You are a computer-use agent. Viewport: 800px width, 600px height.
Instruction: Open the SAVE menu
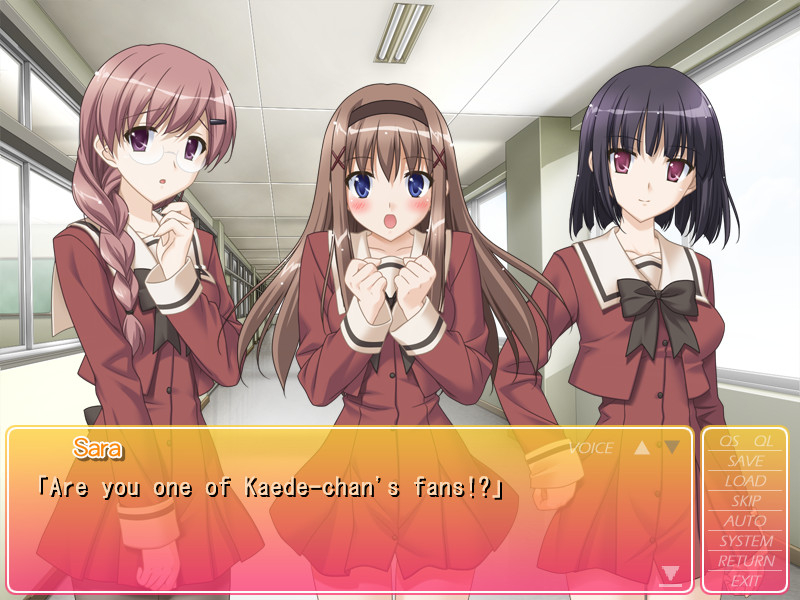click(745, 461)
